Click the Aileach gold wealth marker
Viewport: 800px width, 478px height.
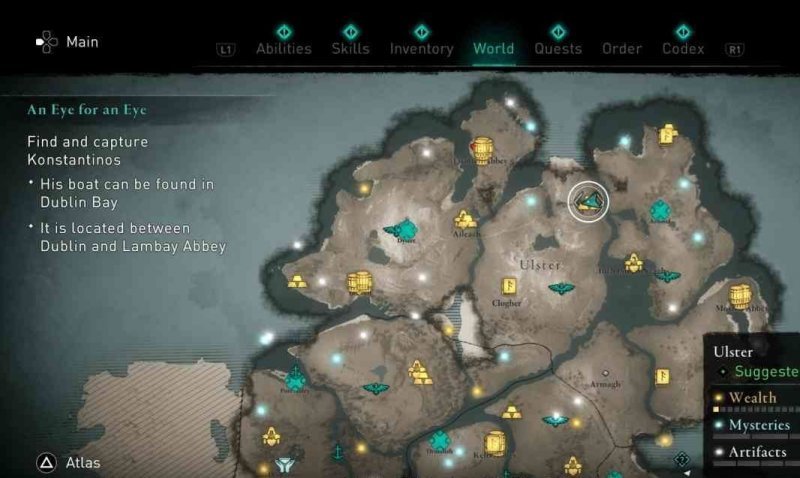465,219
